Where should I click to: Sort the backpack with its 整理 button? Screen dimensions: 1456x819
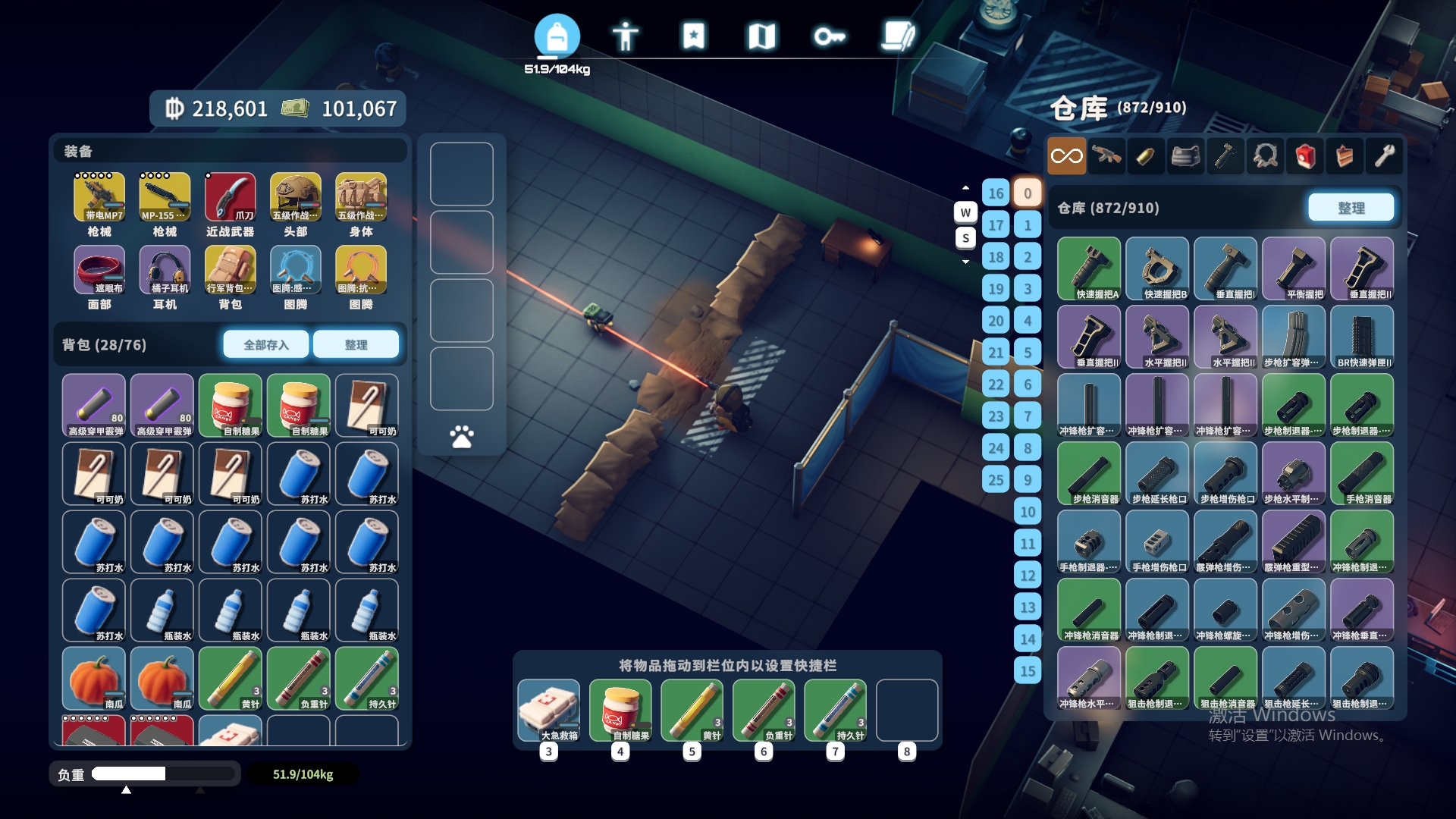click(x=356, y=345)
